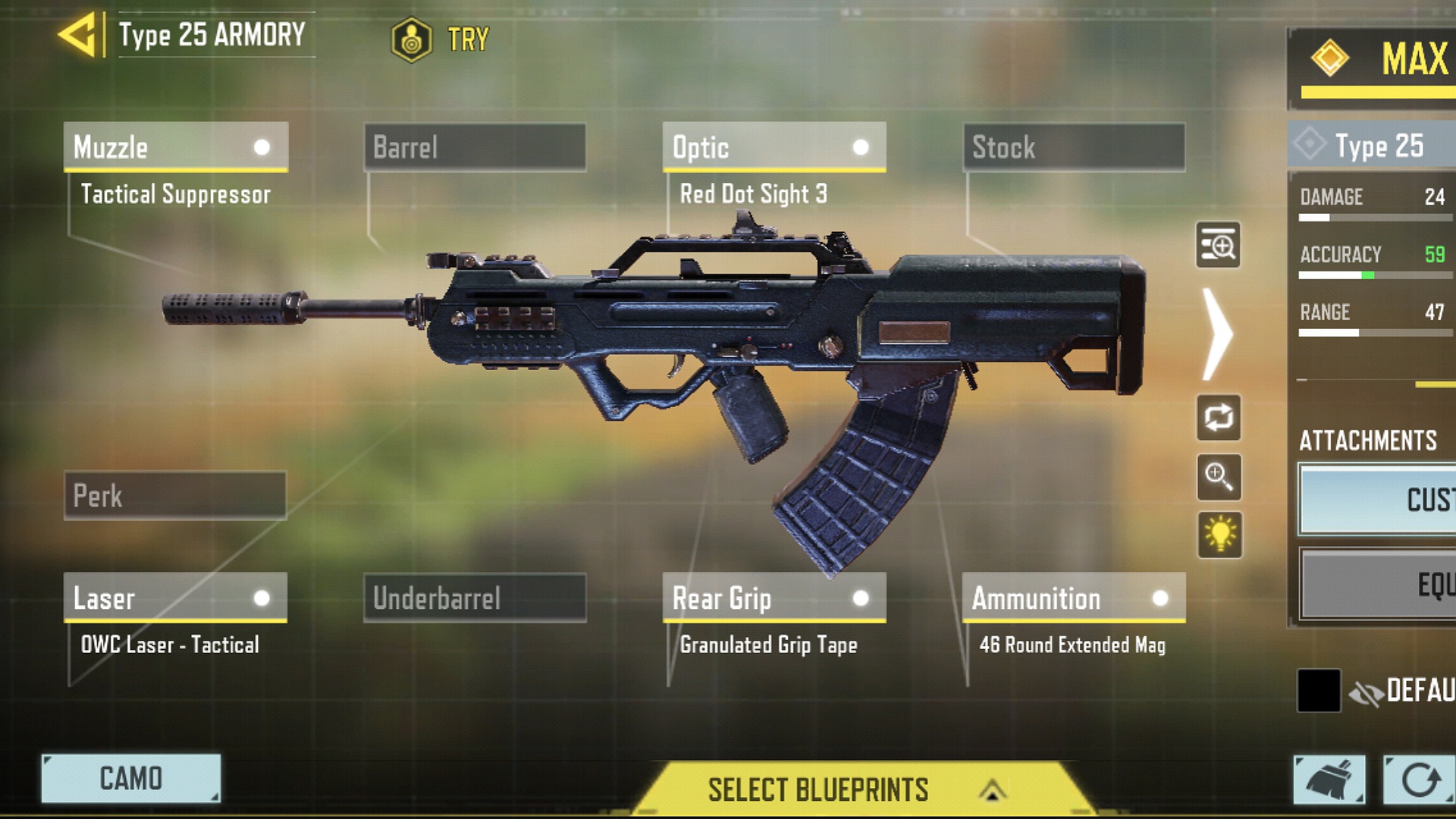The height and width of the screenshot is (819, 1456).
Task: Choose the empty Stock slot
Action: [x=1074, y=147]
